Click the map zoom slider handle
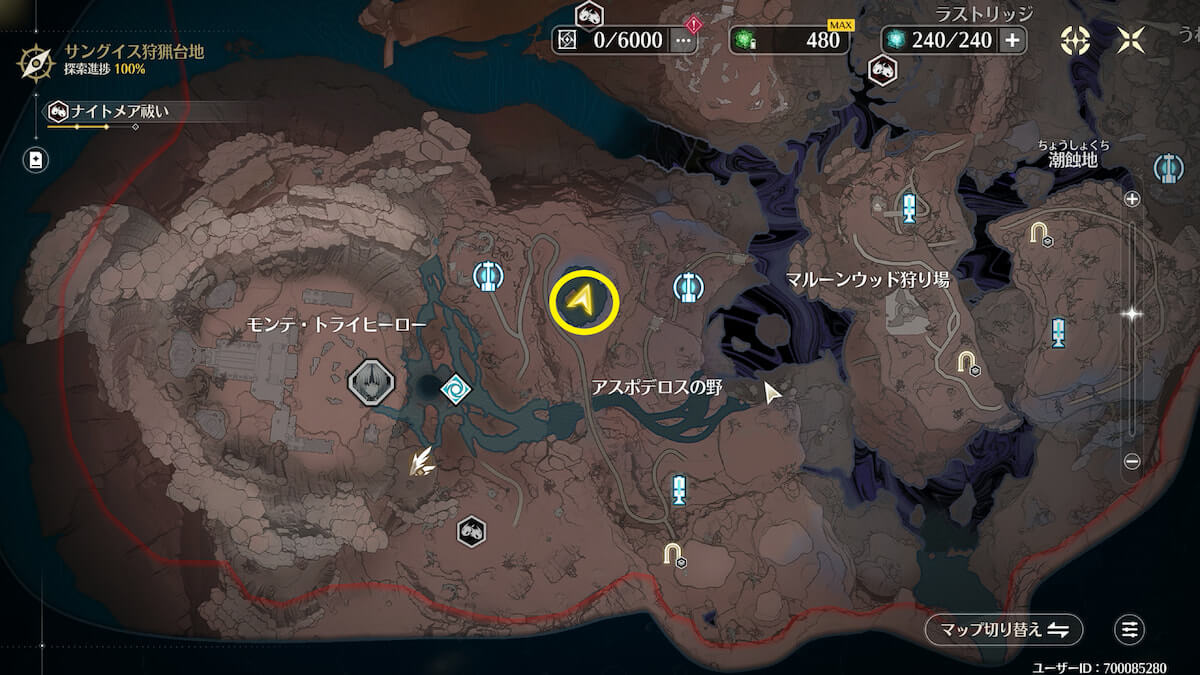This screenshot has width=1200, height=675. point(1132,313)
